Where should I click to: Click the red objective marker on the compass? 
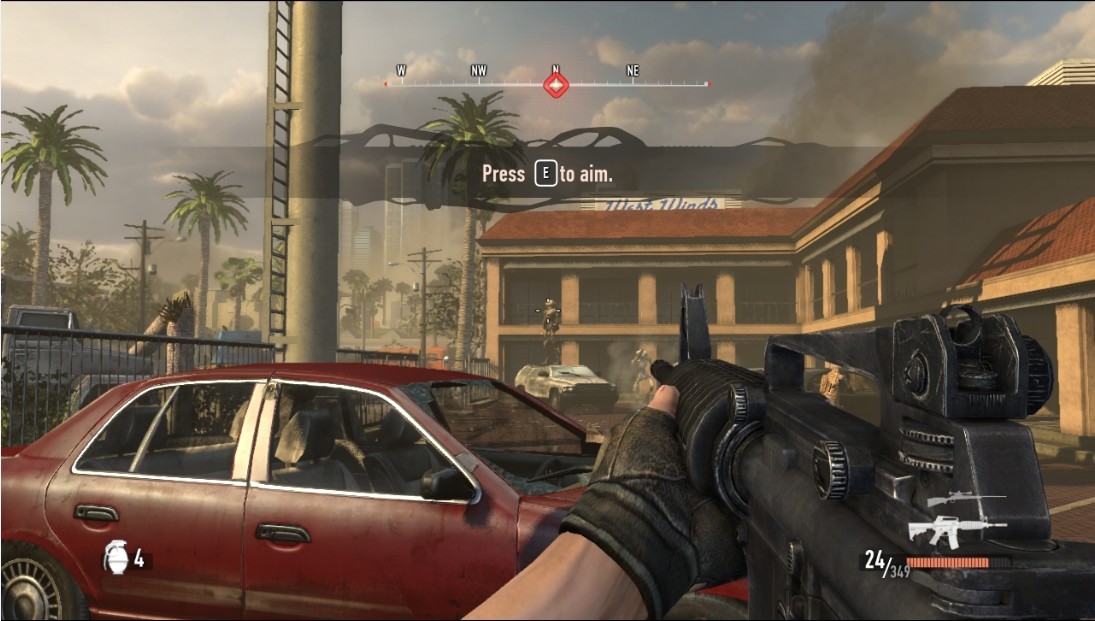tap(556, 85)
